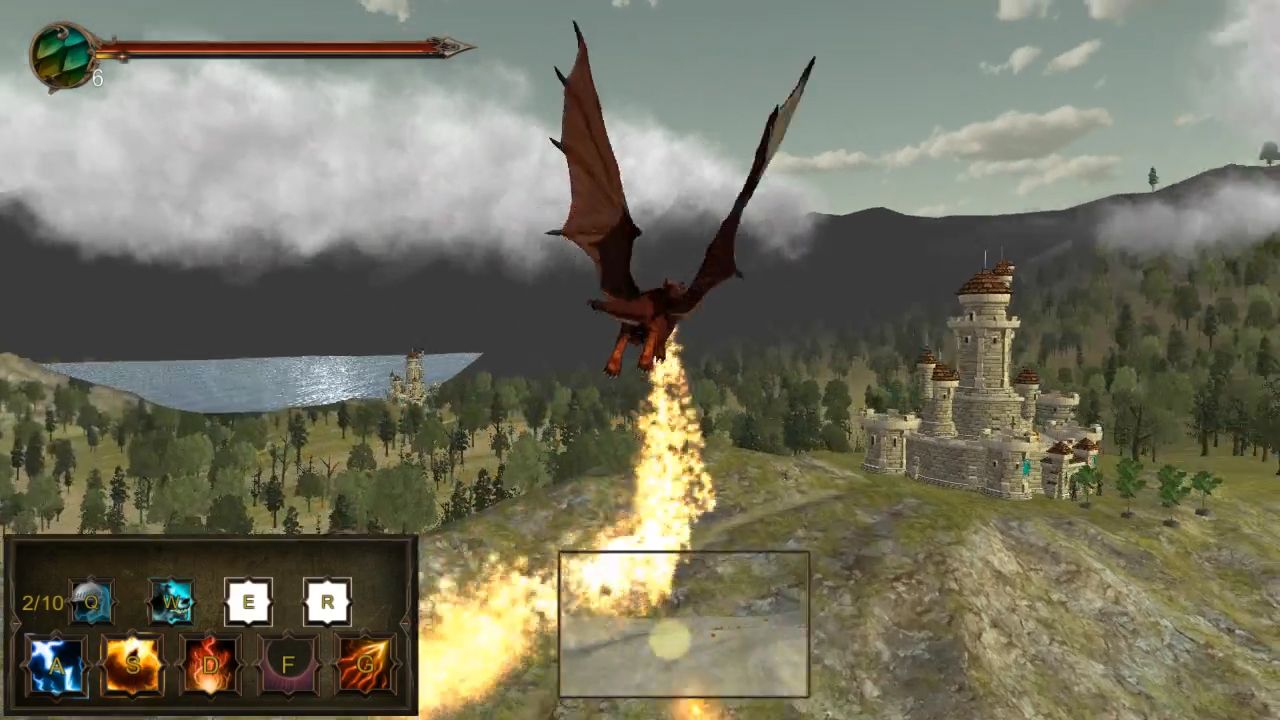
Task: Activate the dark eclipse ability
Action: tap(289, 665)
